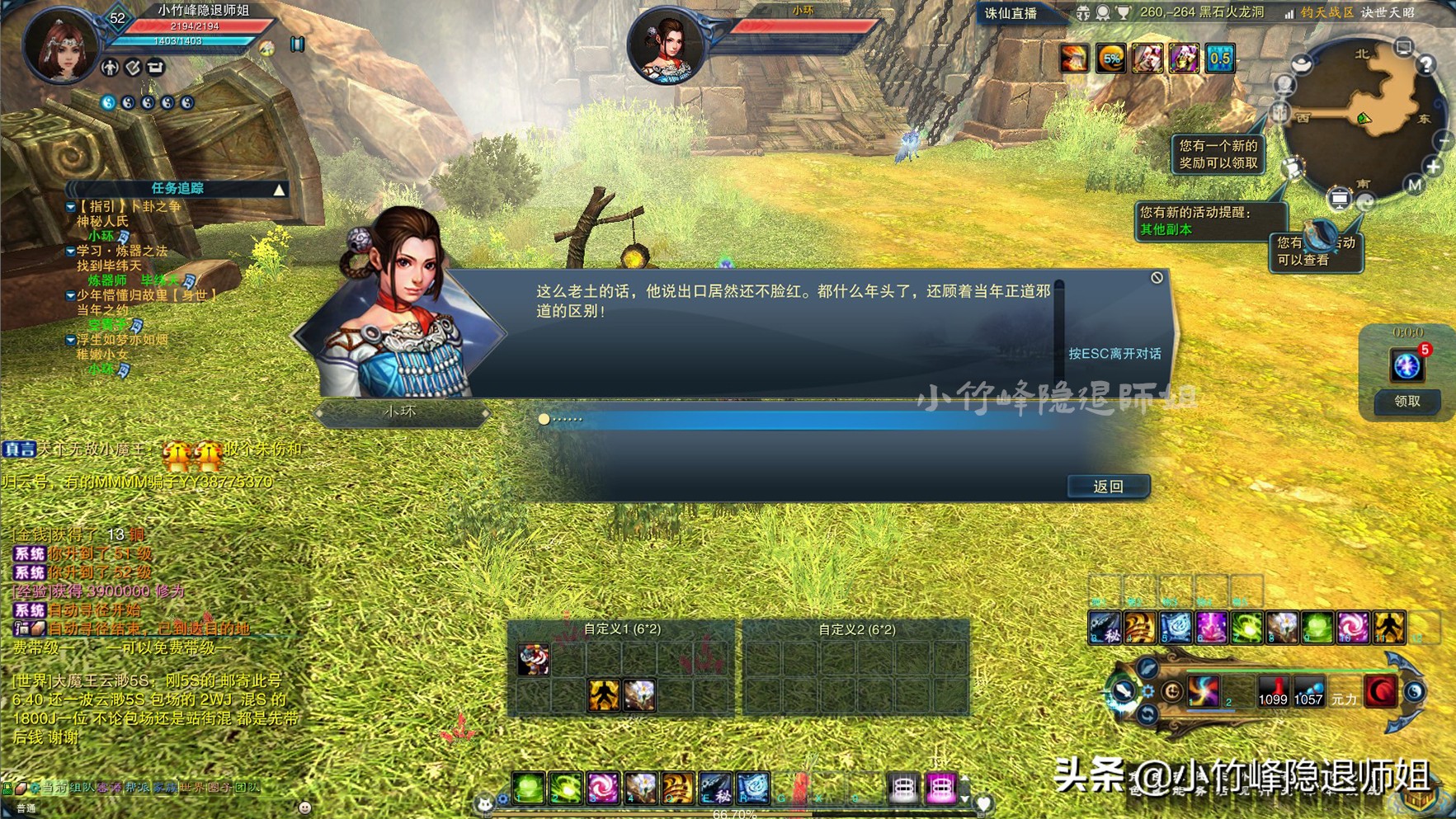Screen dimensions: 1456x819
Task: Open the settings gear on the action bar
Action: (1148, 692)
